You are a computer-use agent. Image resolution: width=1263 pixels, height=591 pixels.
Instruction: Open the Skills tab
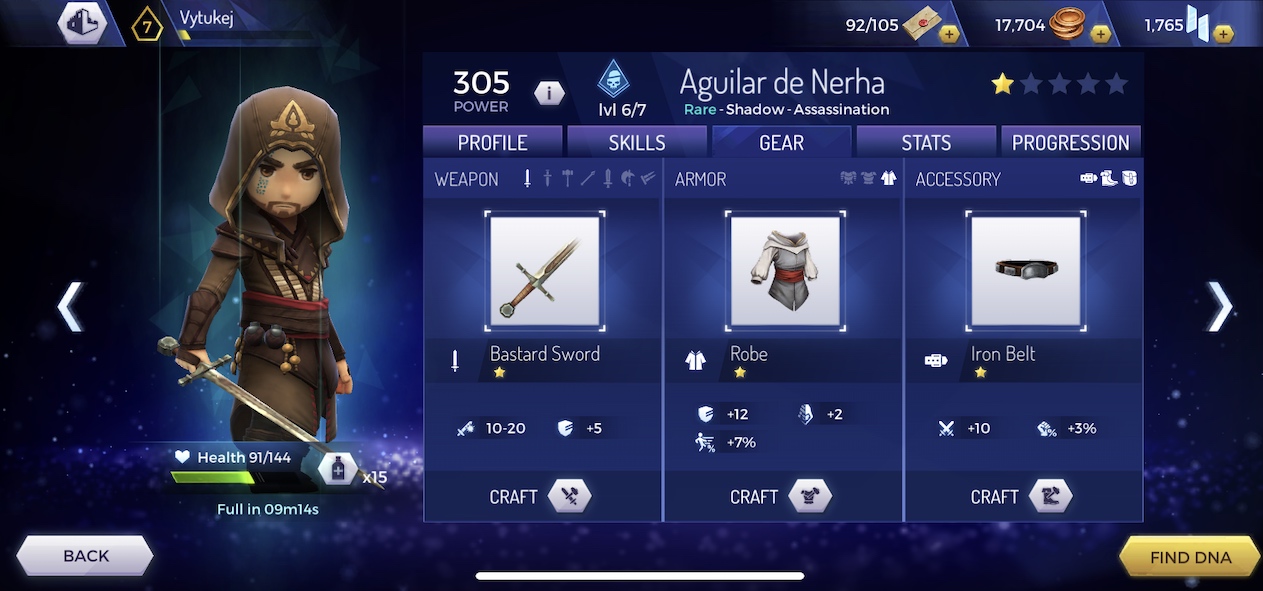coord(637,142)
